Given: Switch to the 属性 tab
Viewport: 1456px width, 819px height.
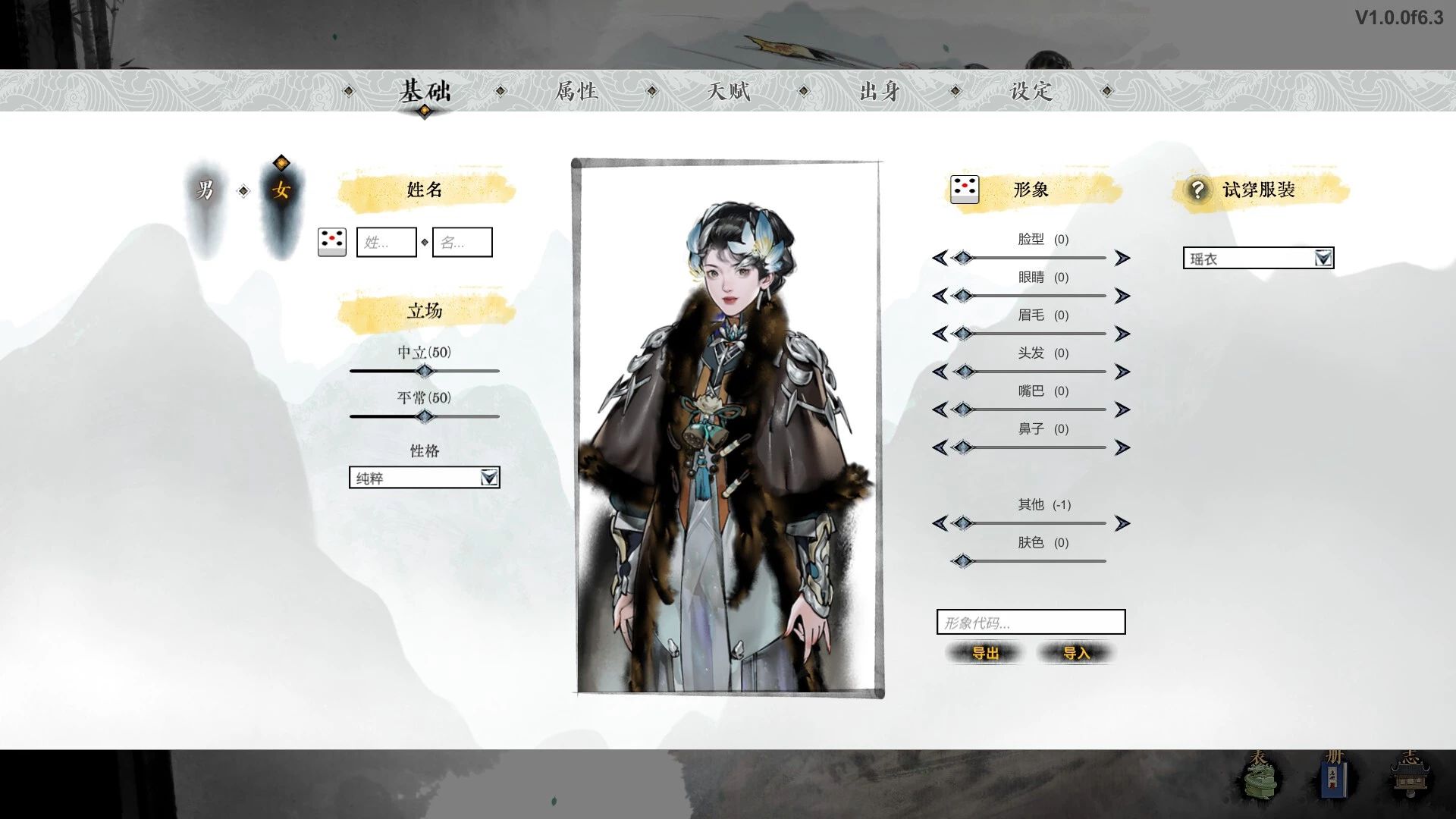Looking at the screenshot, I should 577,91.
